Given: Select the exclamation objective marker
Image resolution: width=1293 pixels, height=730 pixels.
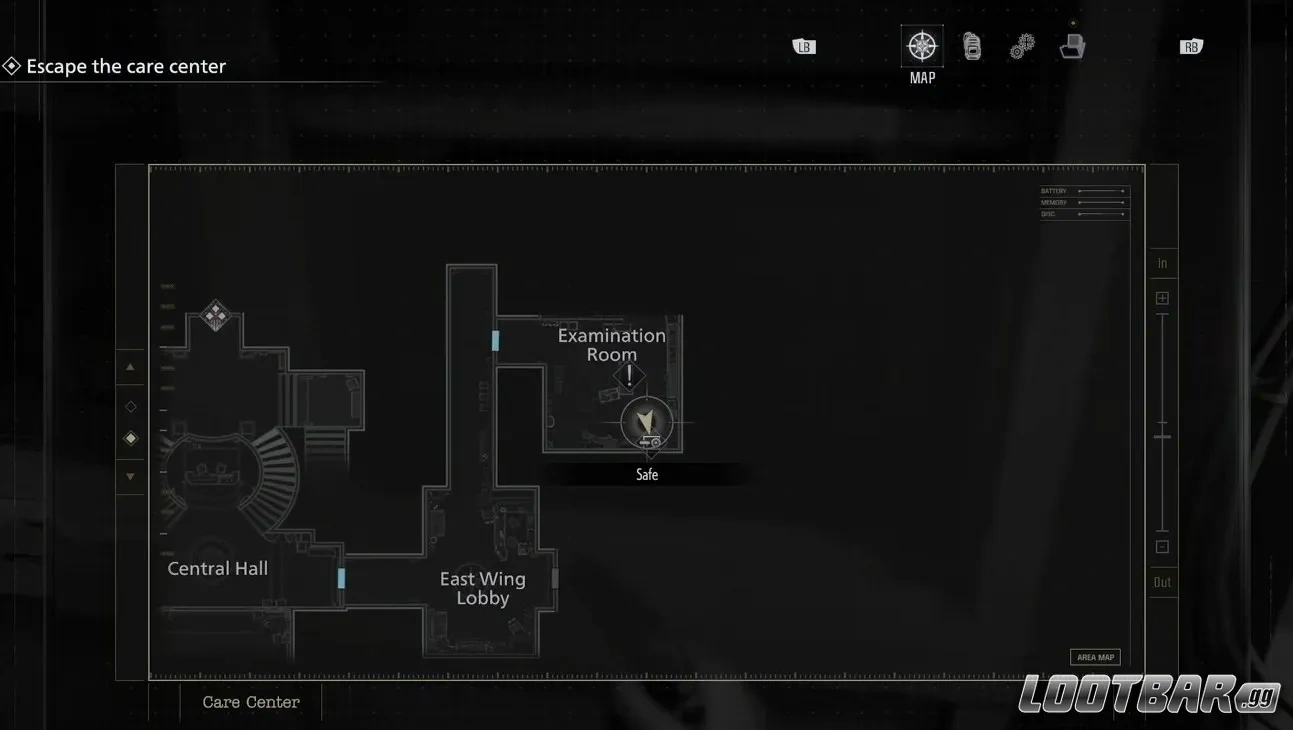Looking at the screenshot, I should pyautogui.click(x=629, y=377).
